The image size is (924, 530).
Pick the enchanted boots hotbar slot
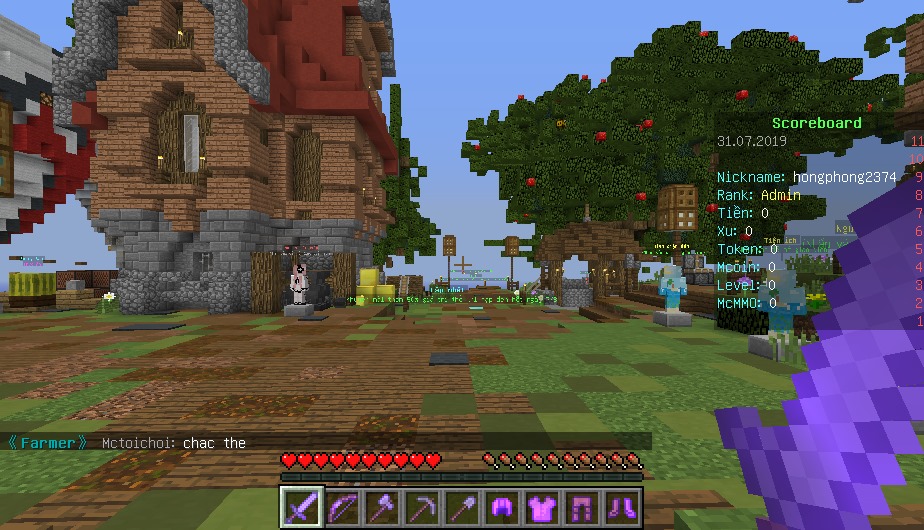click(x=622, y=507)
